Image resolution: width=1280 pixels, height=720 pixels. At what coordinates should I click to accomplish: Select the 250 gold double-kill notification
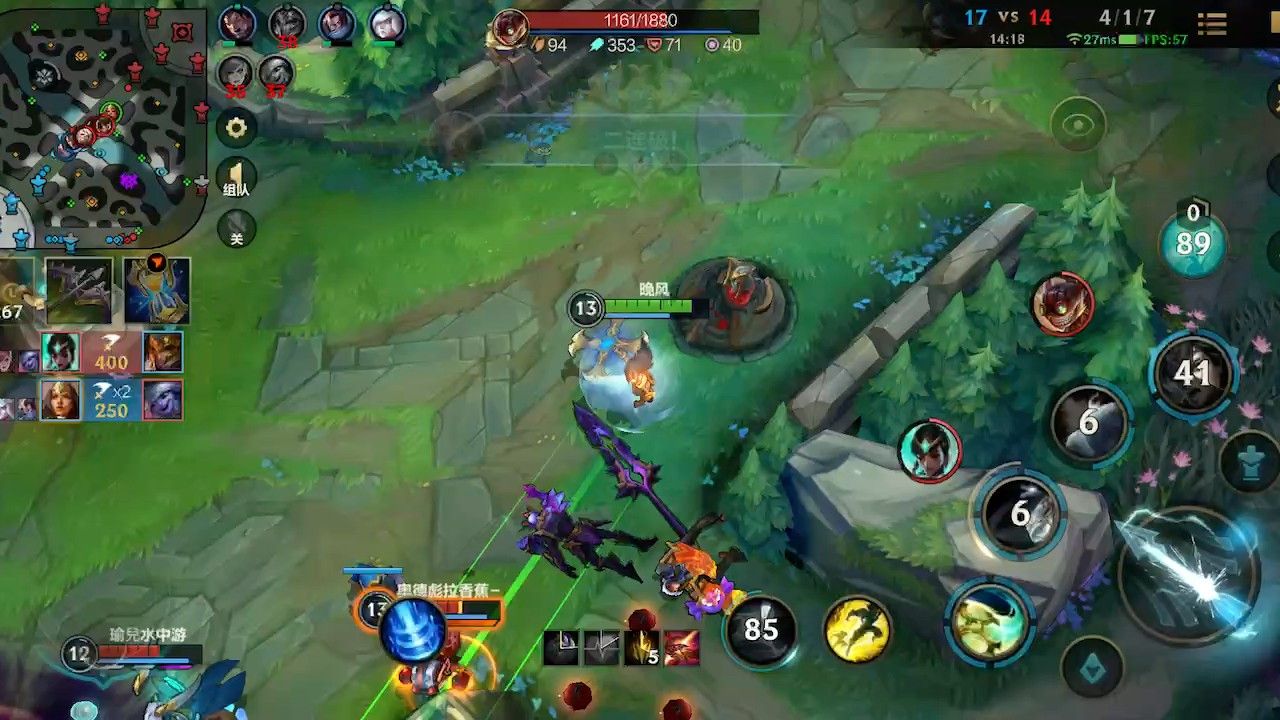click(111, 400)
